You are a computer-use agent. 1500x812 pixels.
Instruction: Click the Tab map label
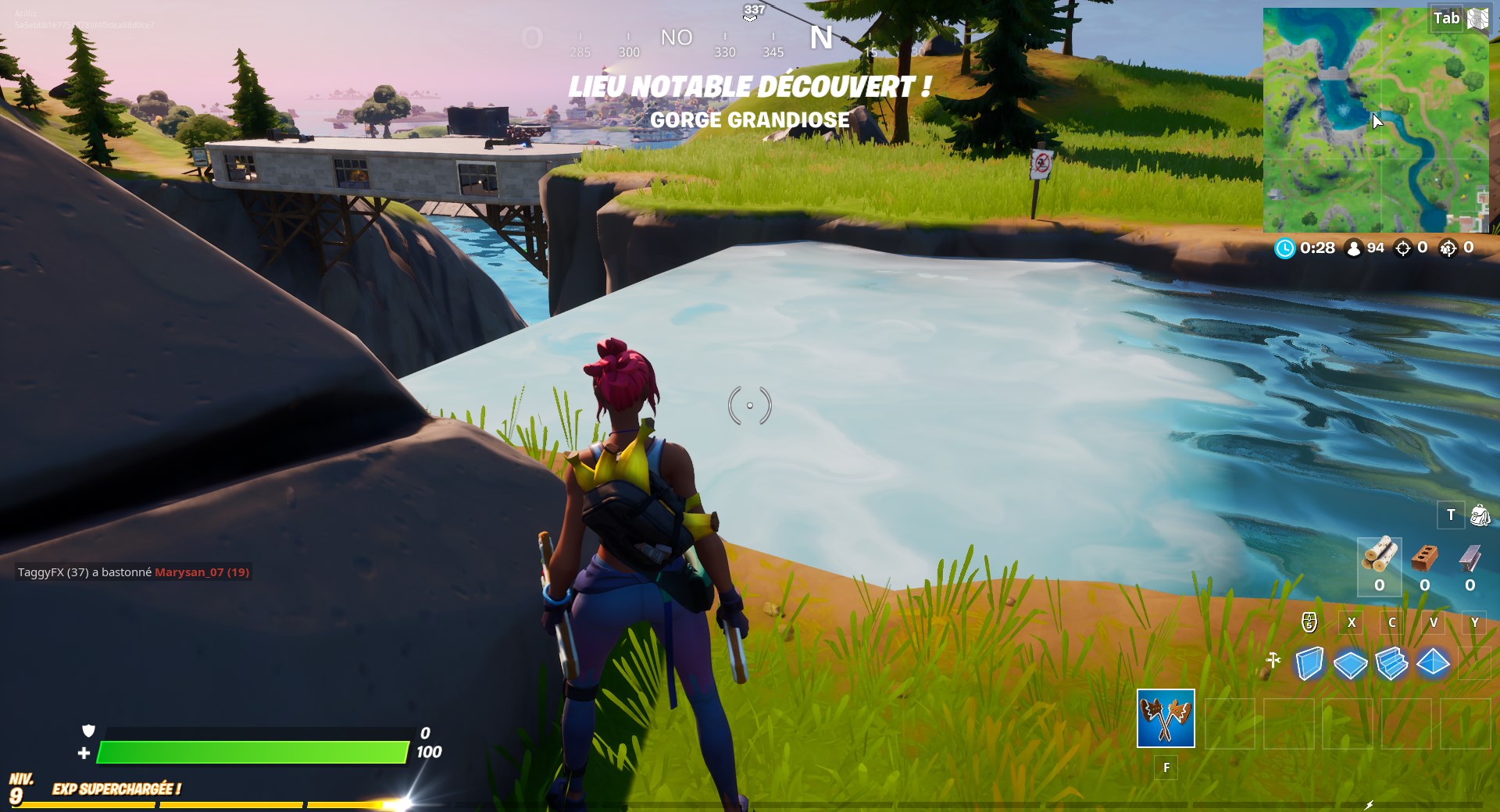1448,17
